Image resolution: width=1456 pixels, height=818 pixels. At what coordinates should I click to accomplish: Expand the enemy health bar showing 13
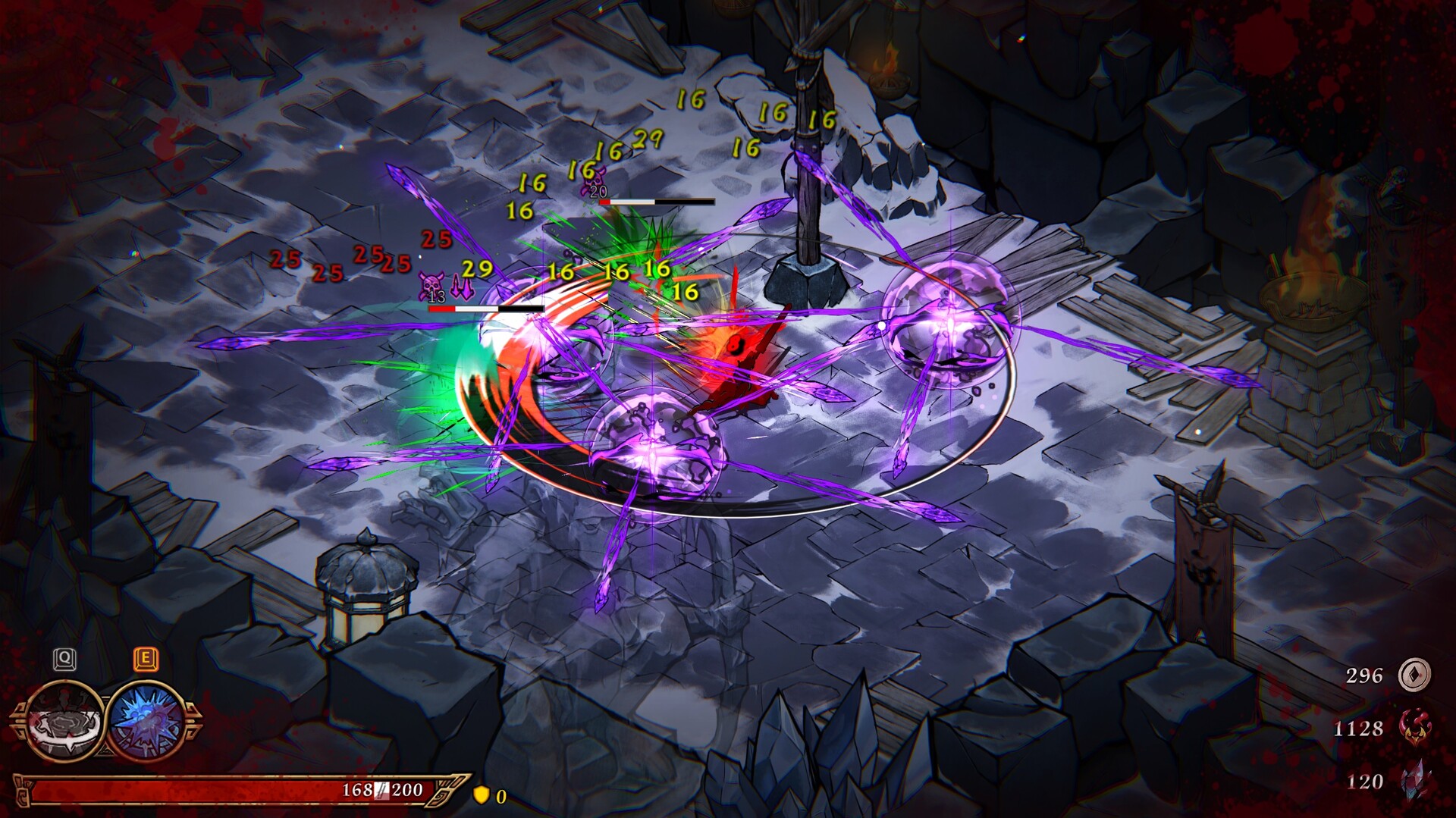pyautogui.click(x=485, y=309)
